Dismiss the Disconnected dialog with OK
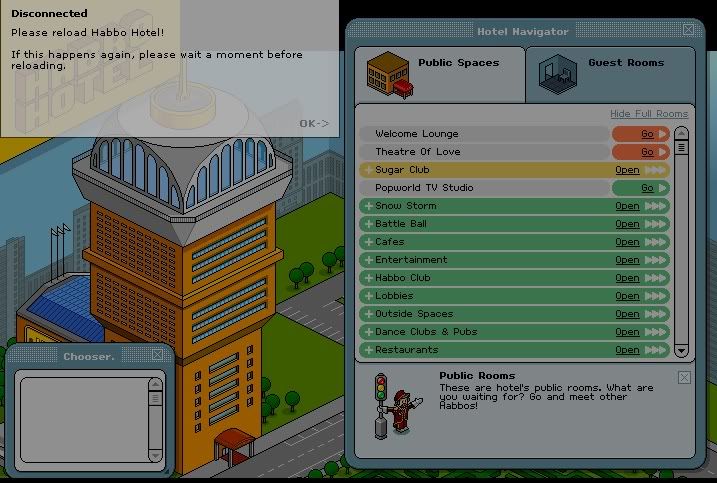 (x=313, y=124)
